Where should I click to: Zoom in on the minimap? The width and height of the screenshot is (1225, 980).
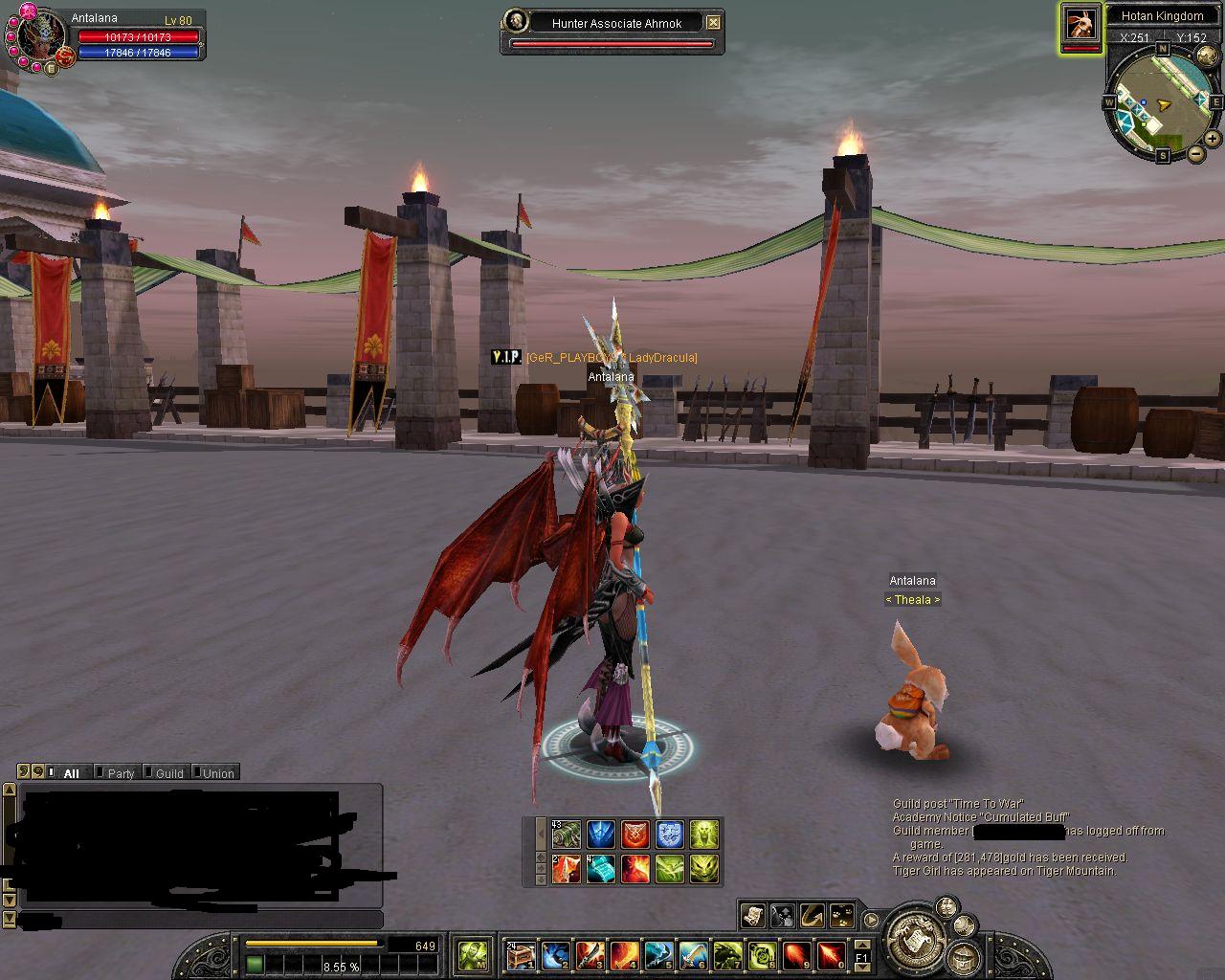(x=1213, y=138)
